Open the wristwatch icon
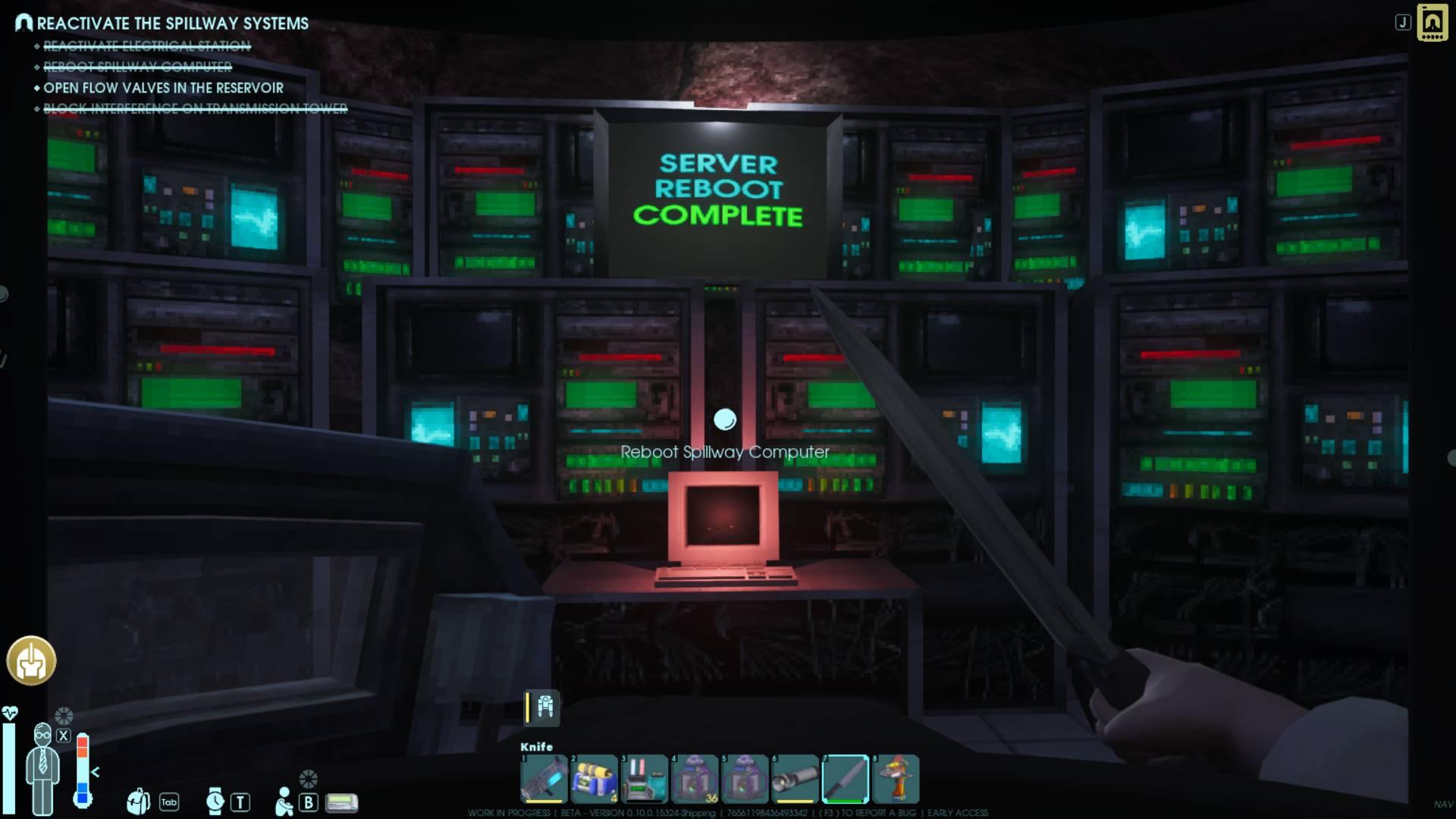 click(x=215, y=801)
